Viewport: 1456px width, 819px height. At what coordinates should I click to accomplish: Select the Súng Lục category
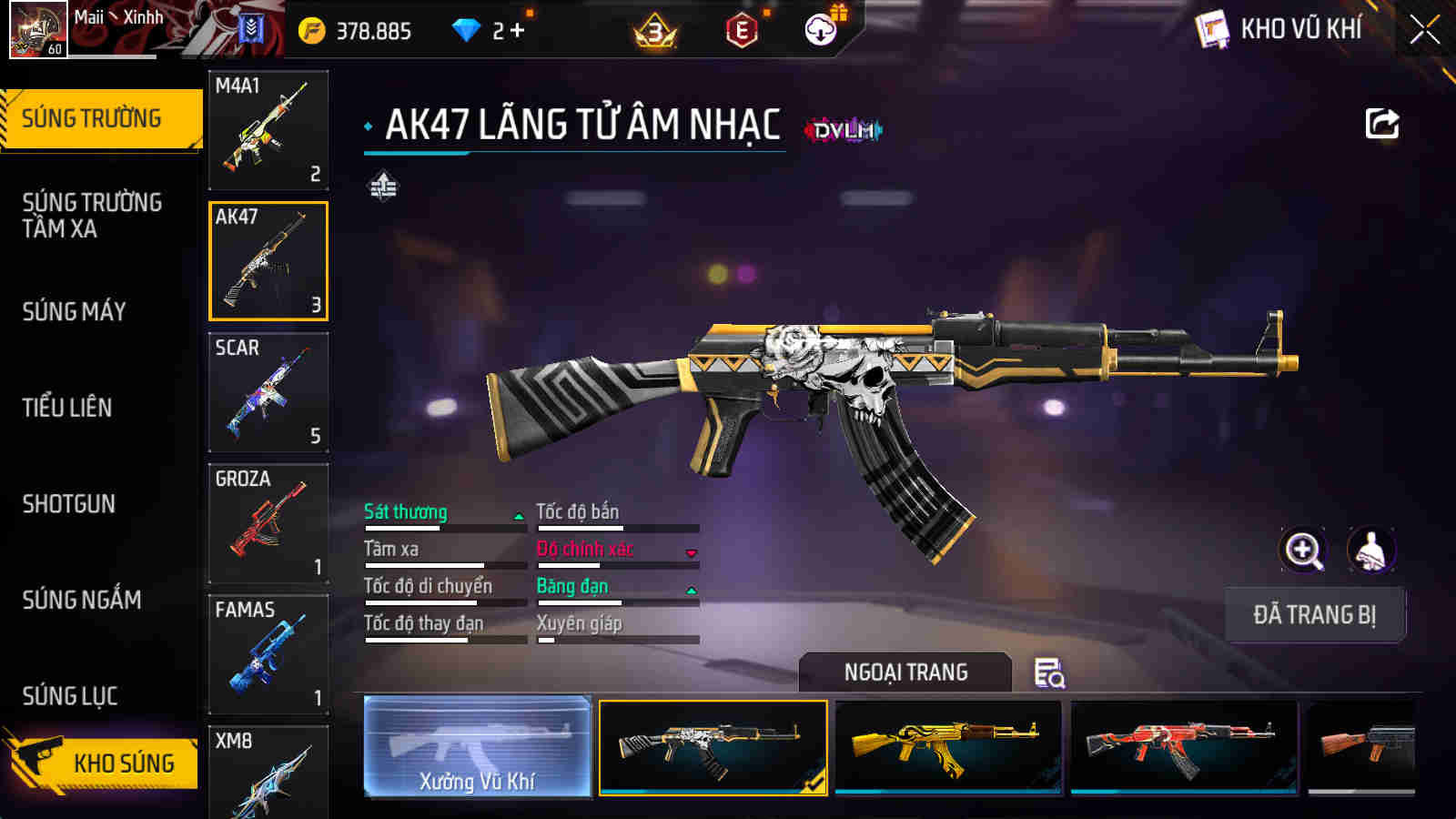pyautogui.click(x=70, y=696)
